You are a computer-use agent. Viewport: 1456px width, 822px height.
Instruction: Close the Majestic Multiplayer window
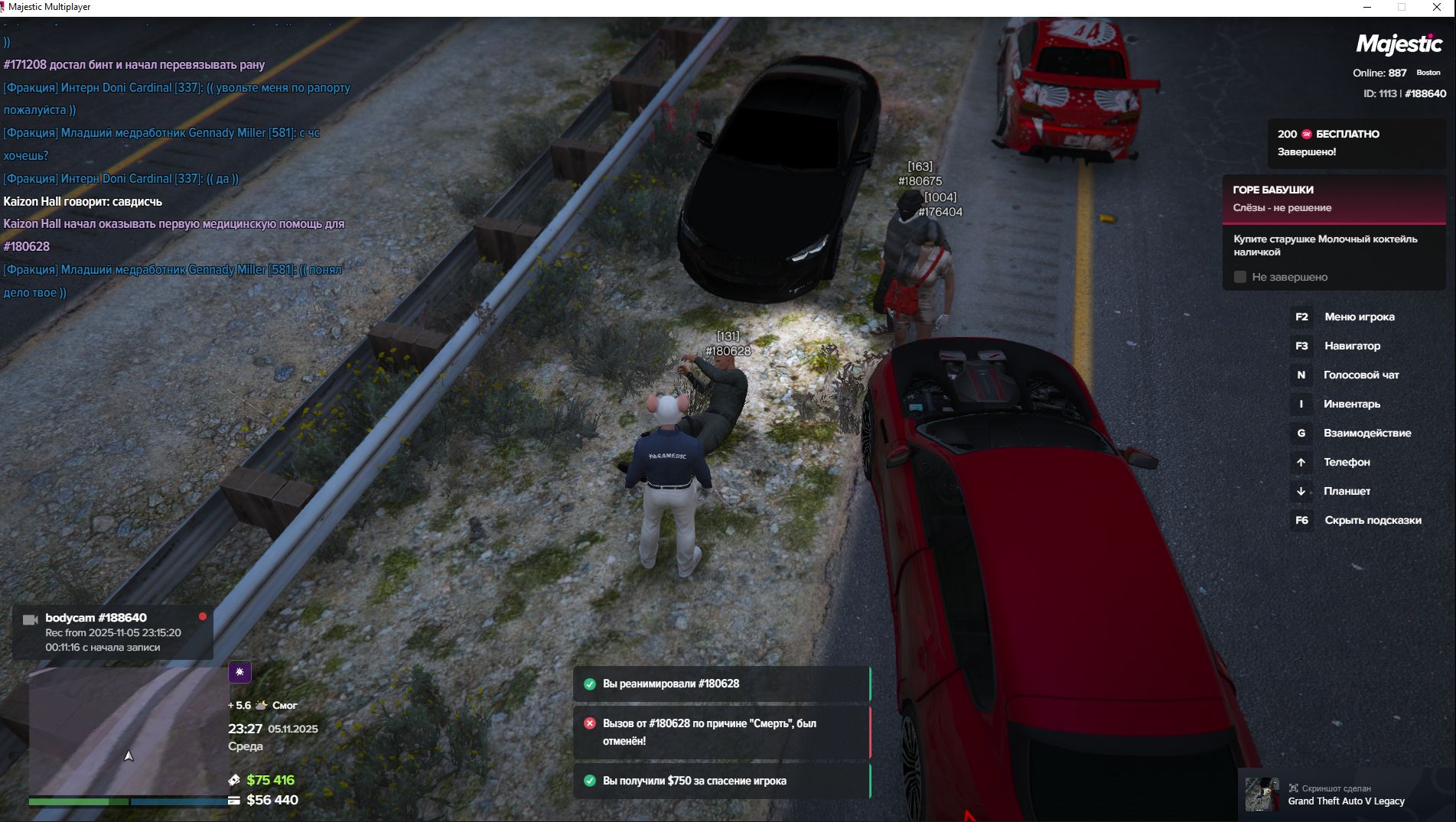point(1436,8)
